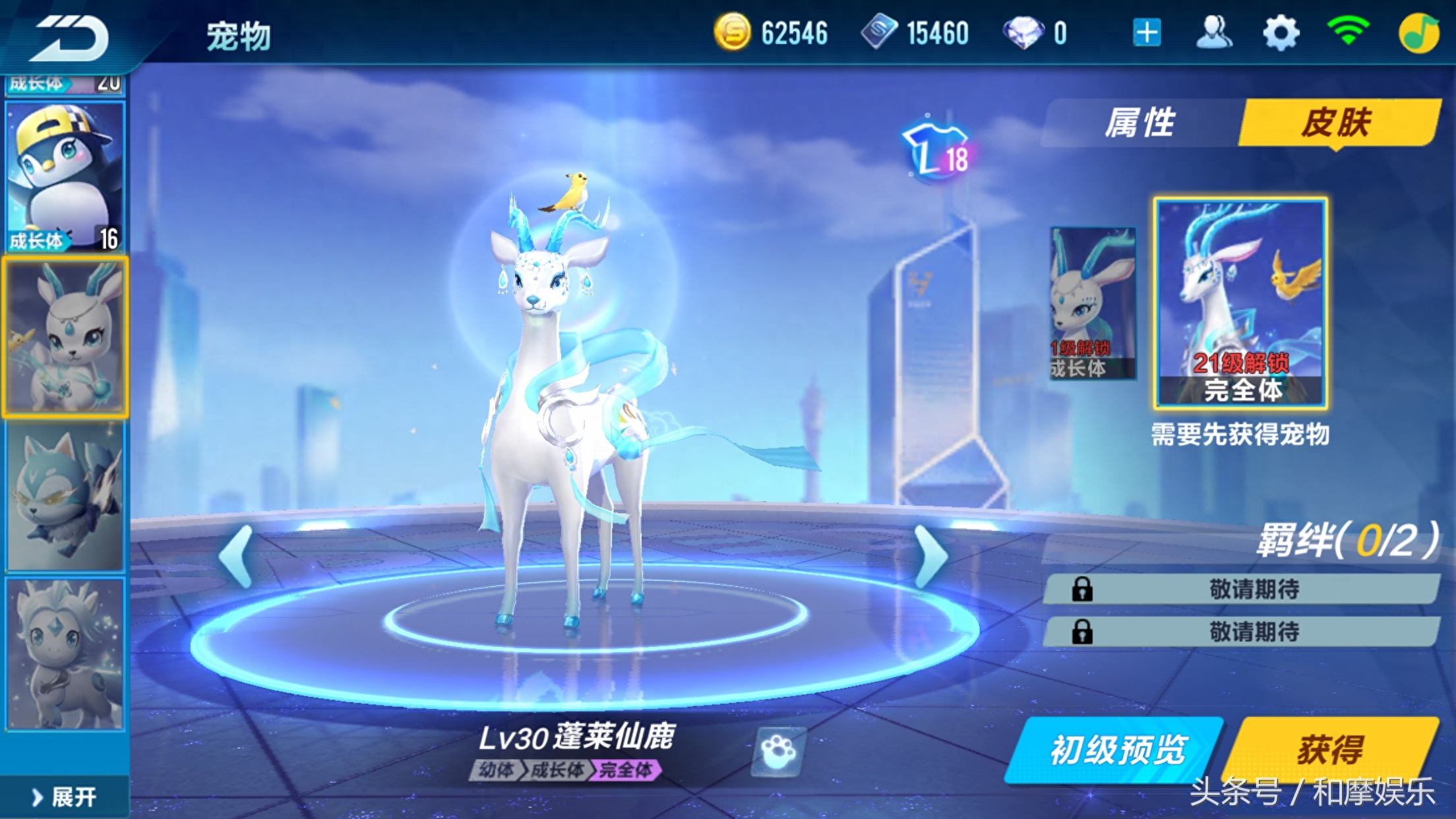
Task: Choose the 成长体 skin thumbnail
Action: pos(1093,303)
